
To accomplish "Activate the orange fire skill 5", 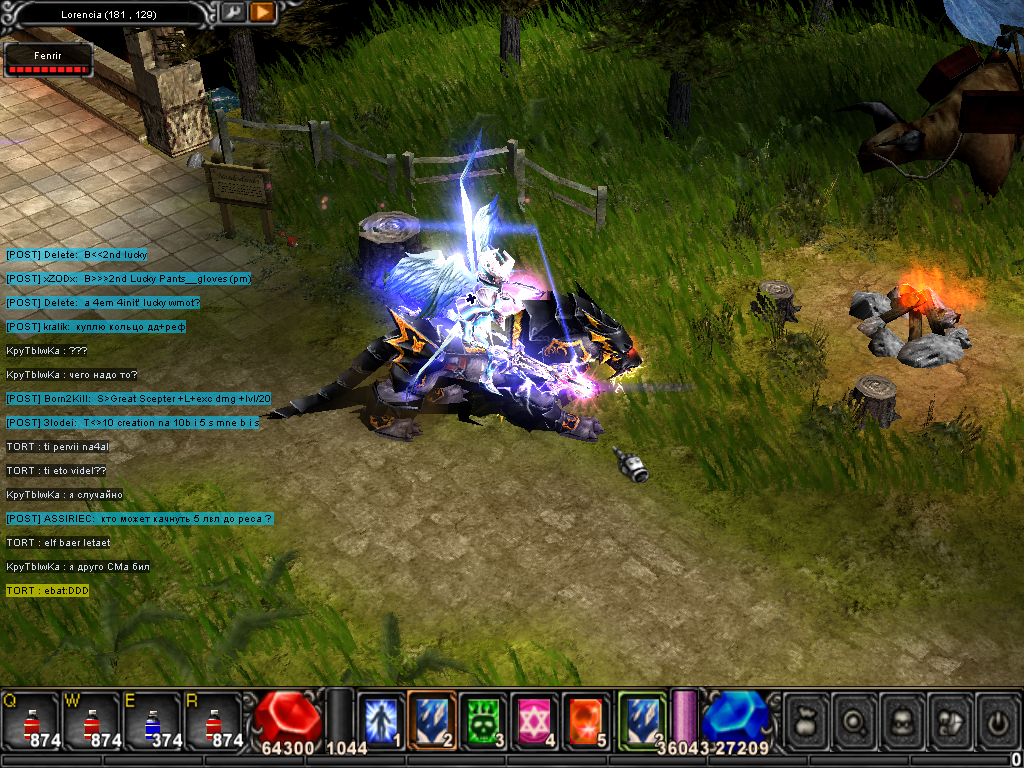I will click(586, 720).
